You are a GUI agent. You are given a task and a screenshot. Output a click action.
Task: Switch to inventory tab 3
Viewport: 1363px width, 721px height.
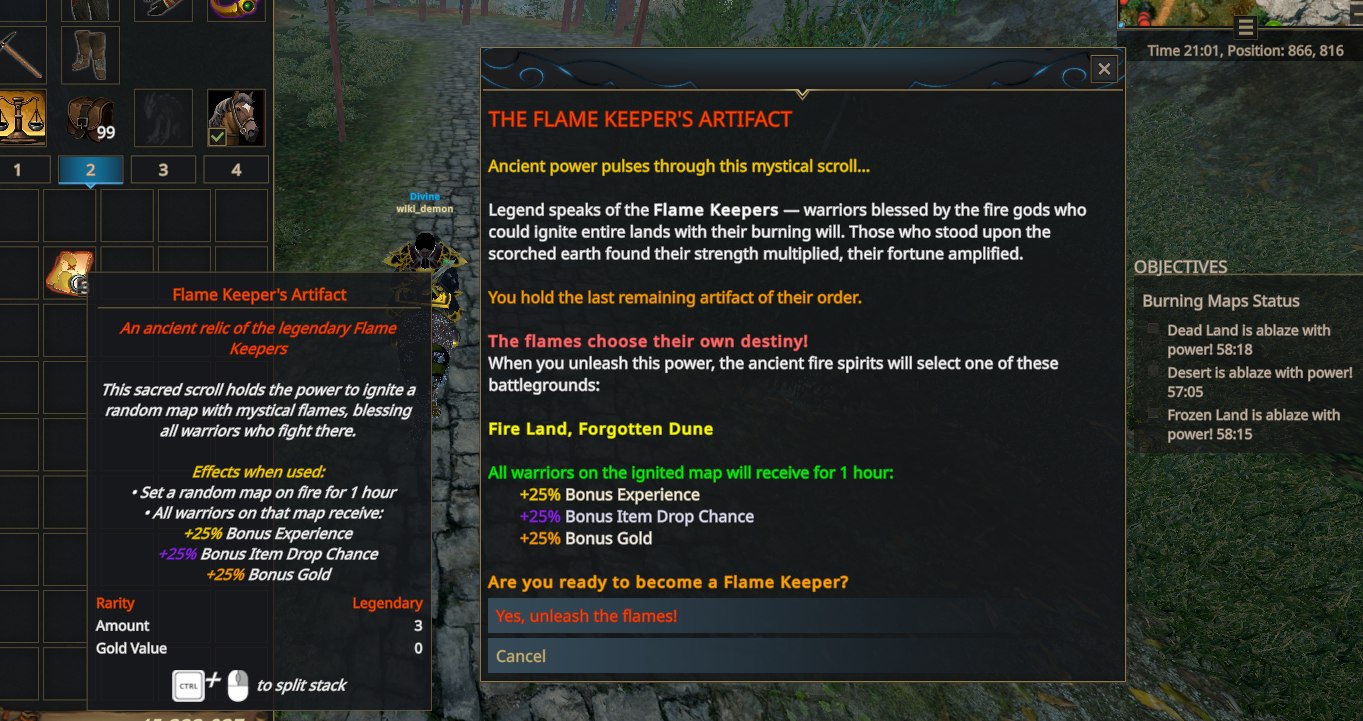(163, 169)
